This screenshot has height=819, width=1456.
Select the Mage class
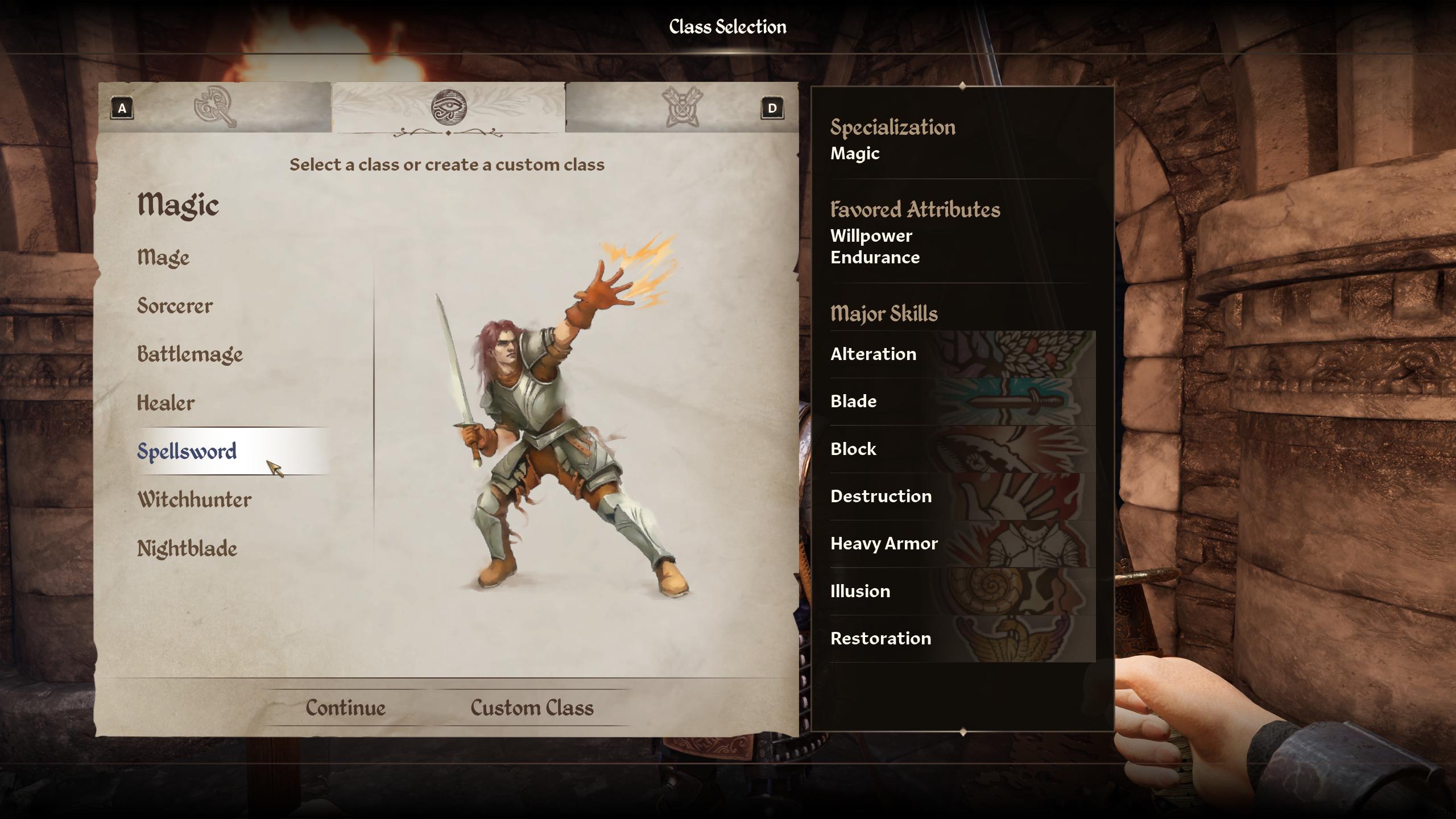click(163, 258)
